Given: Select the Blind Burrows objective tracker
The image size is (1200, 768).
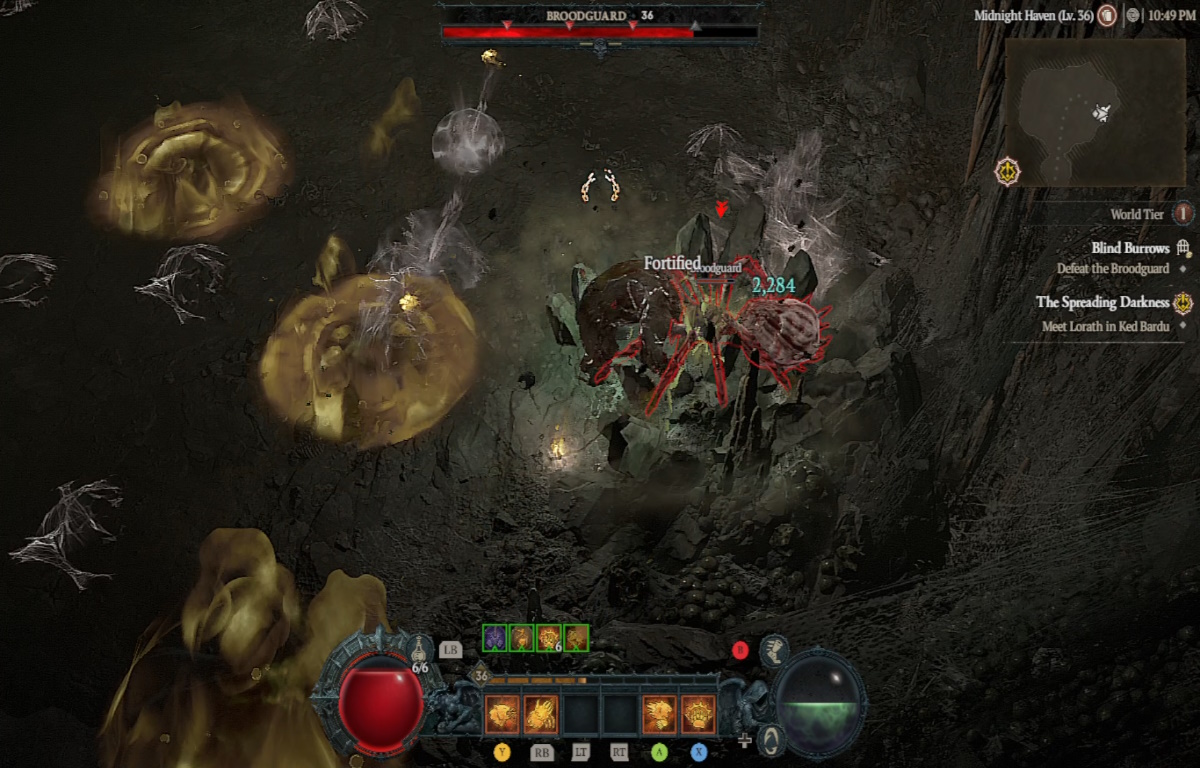Looking at the screenshot, I should click(1130, 248).
